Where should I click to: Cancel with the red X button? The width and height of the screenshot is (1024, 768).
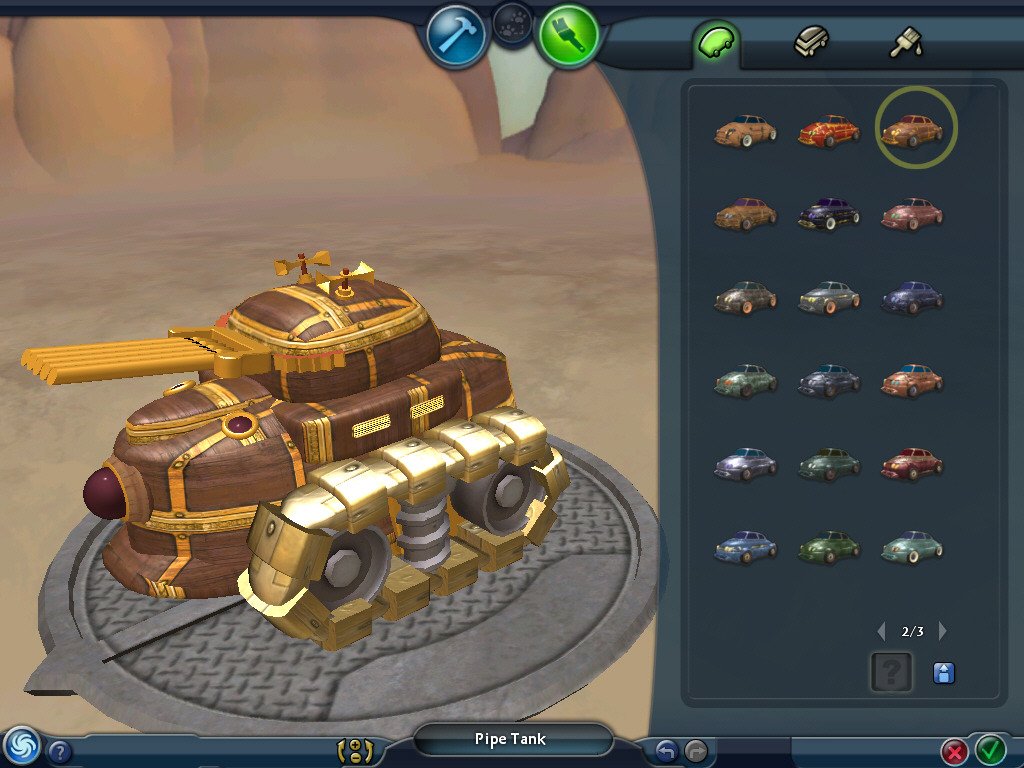(x=955, y=750)
